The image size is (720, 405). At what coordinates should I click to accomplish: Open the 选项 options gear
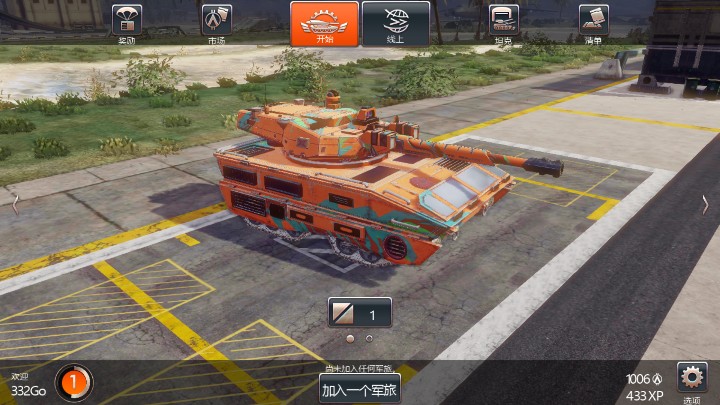pyautogui.click(x=692, y=378)
